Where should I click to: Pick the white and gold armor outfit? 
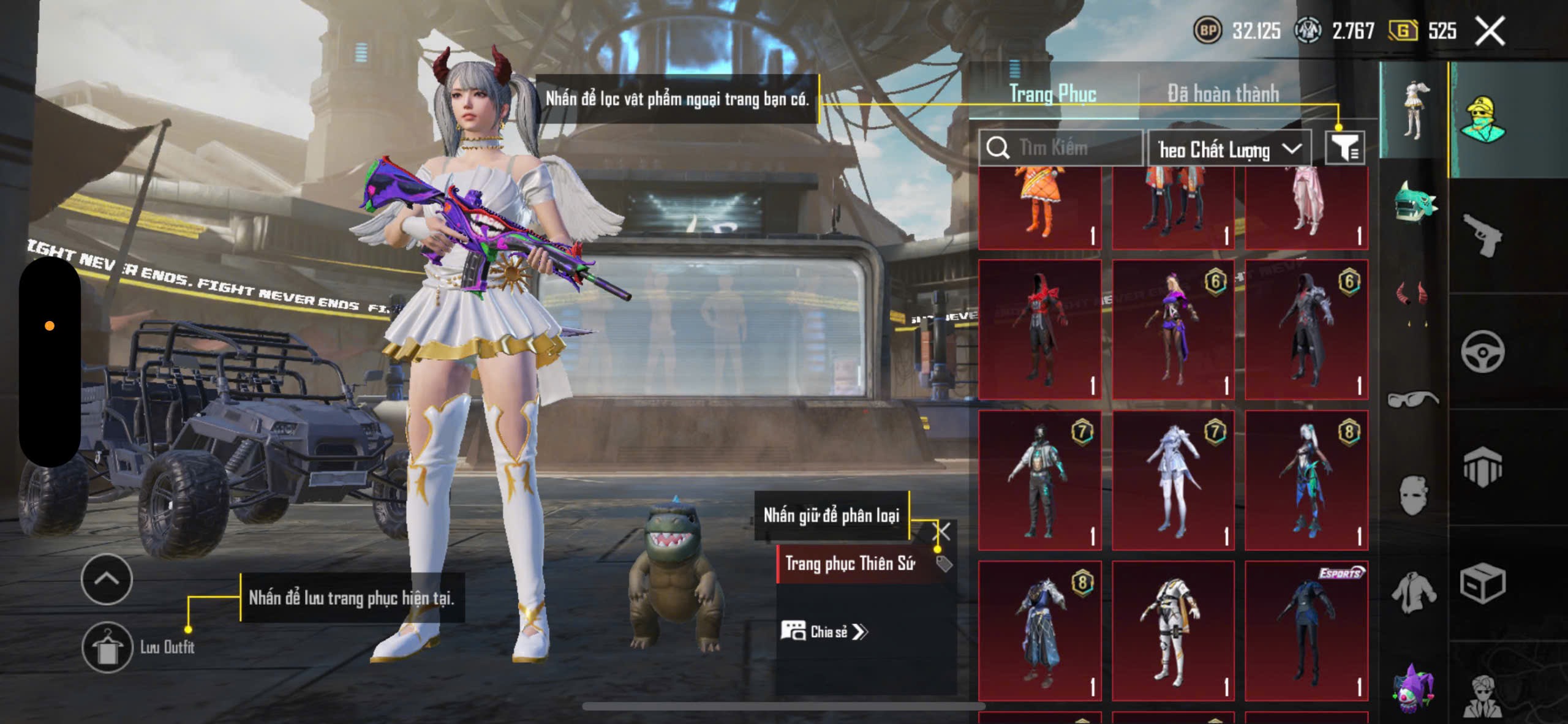pos(1172,630)
